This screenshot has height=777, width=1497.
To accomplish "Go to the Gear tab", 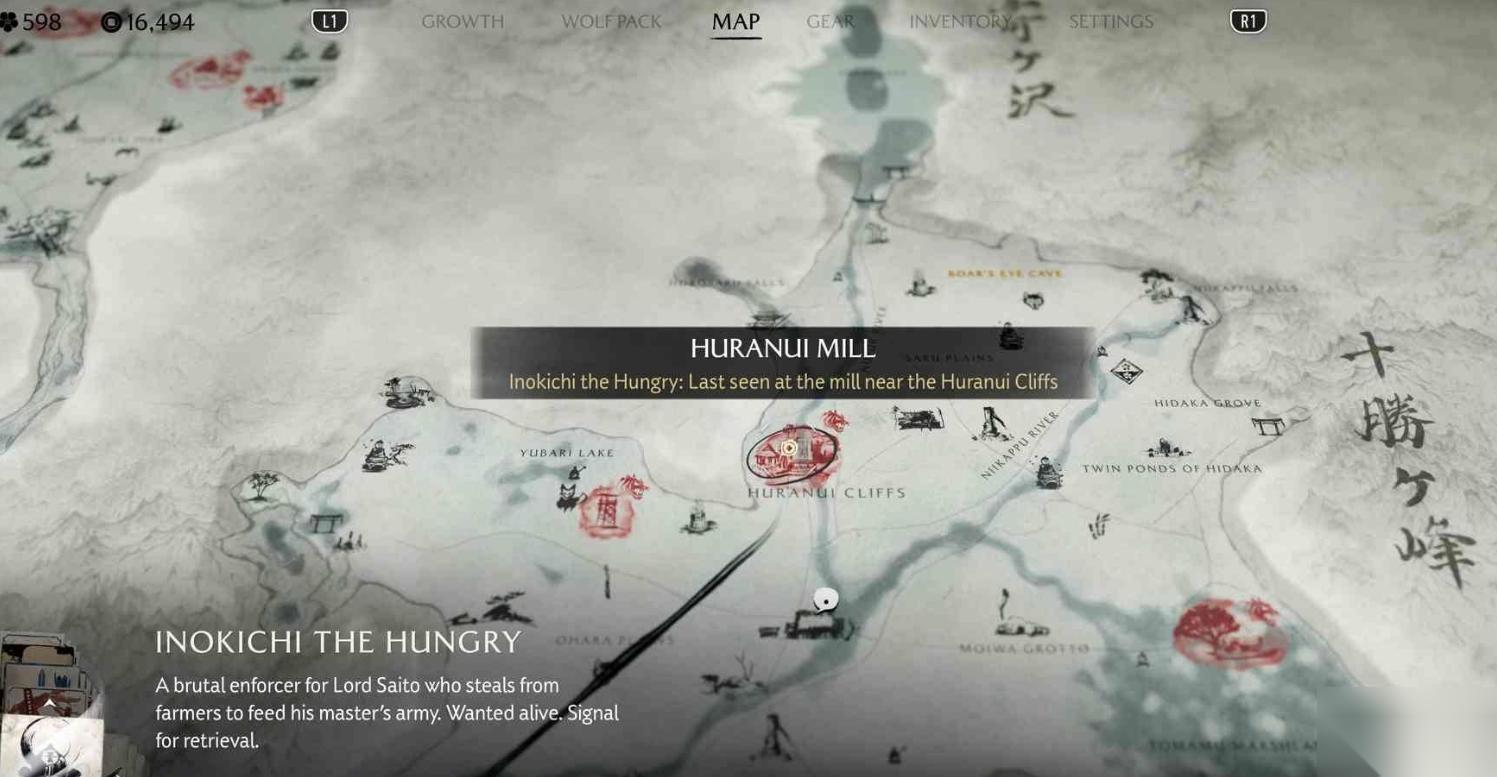I will tap(830, 22).
